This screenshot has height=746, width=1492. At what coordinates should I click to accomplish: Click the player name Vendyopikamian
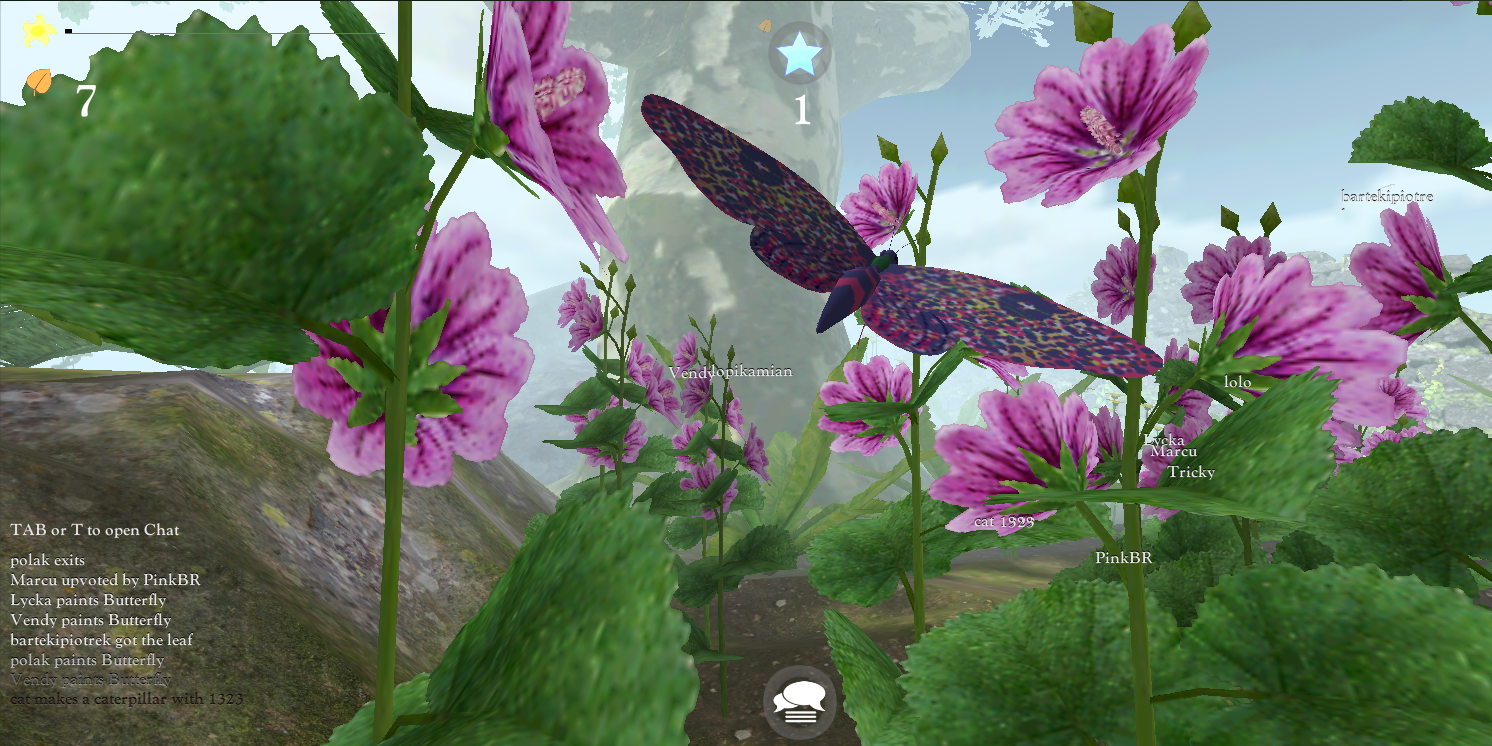pos(733,370)
